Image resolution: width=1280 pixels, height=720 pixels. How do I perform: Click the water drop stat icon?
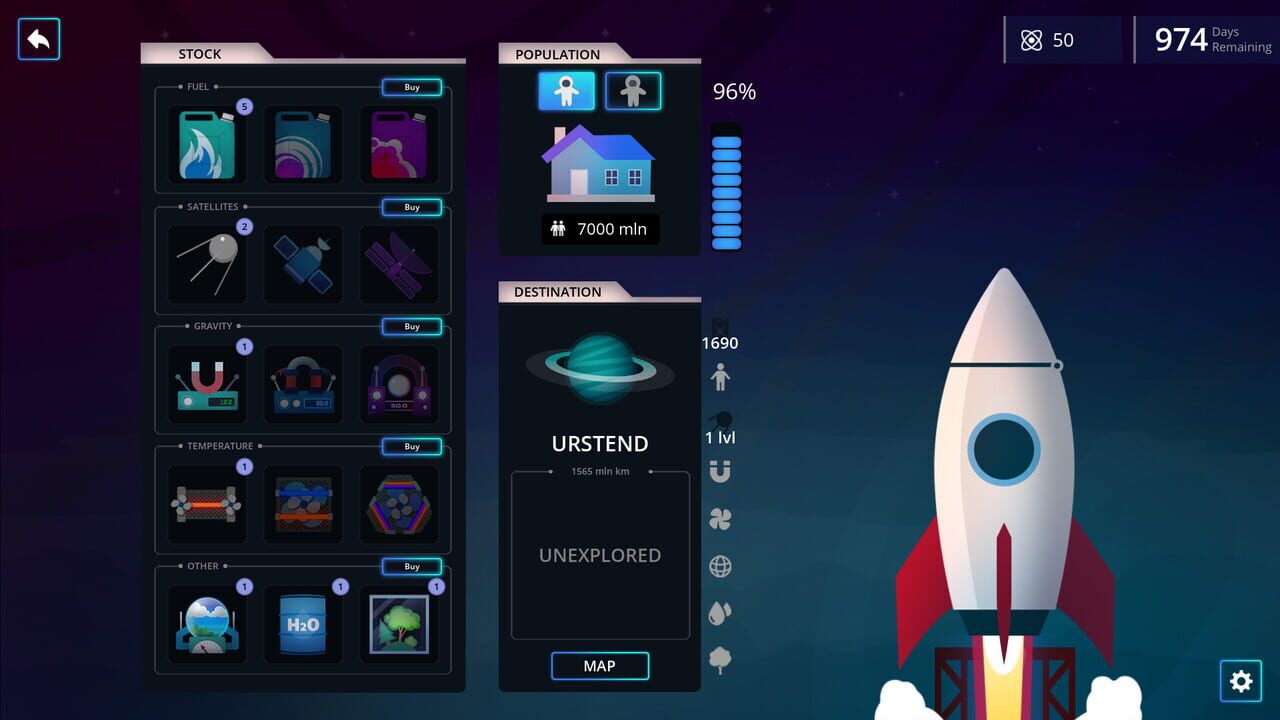tap(722, 614)
